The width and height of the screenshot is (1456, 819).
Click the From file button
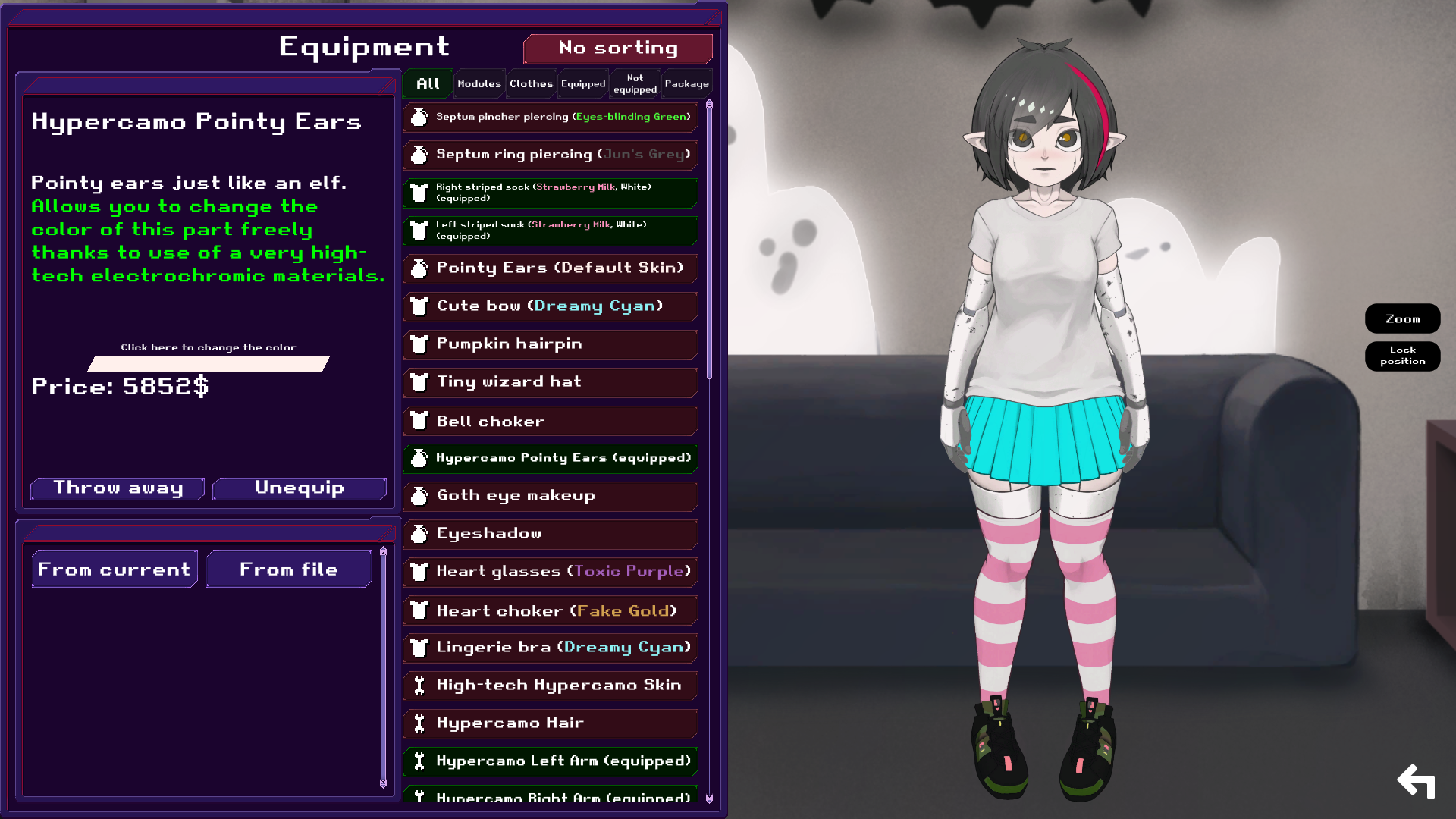pyautogui.click(x=288, y=569)
